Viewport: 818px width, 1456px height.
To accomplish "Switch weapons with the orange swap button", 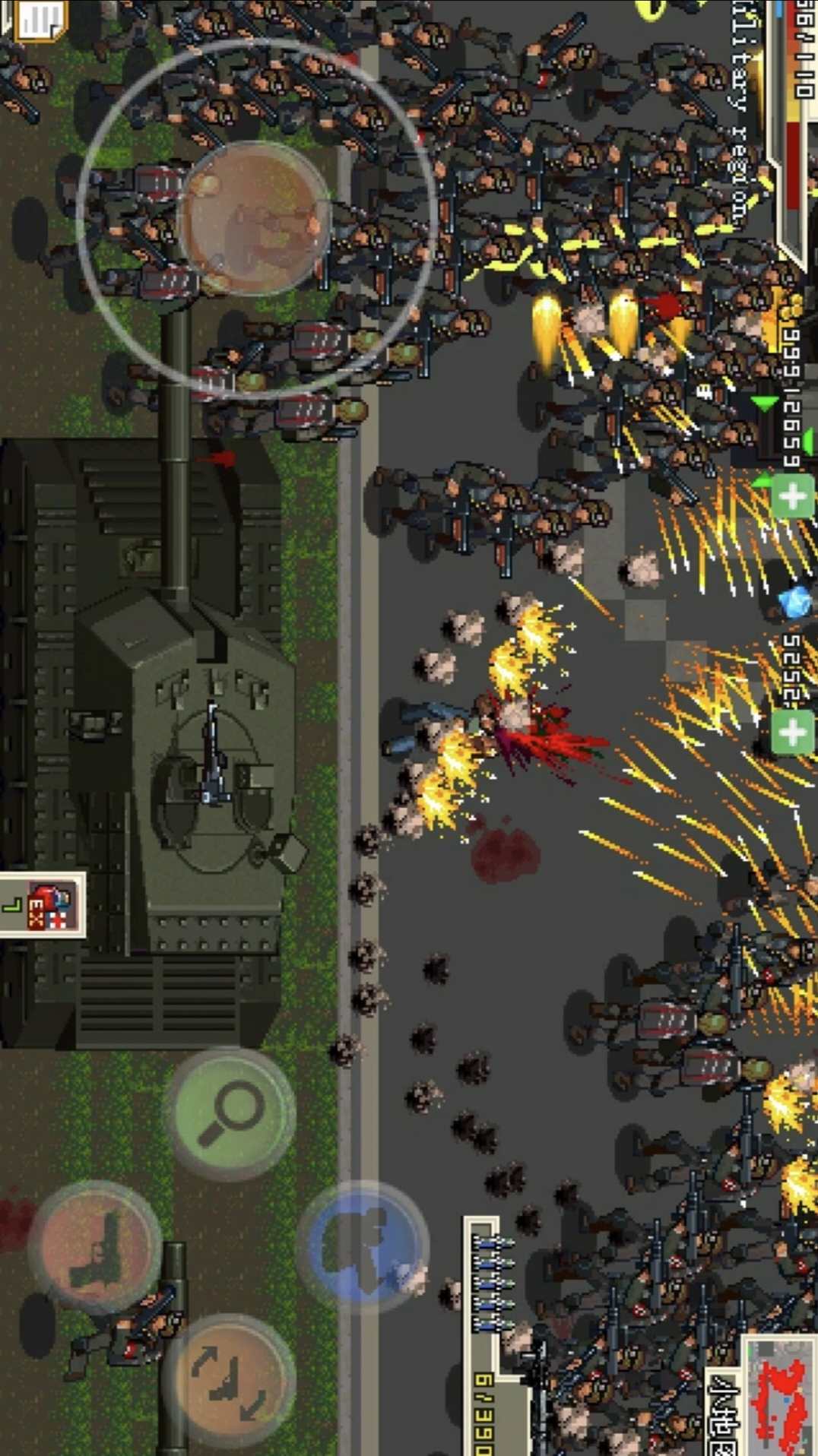I will [x=230, y=1380].
